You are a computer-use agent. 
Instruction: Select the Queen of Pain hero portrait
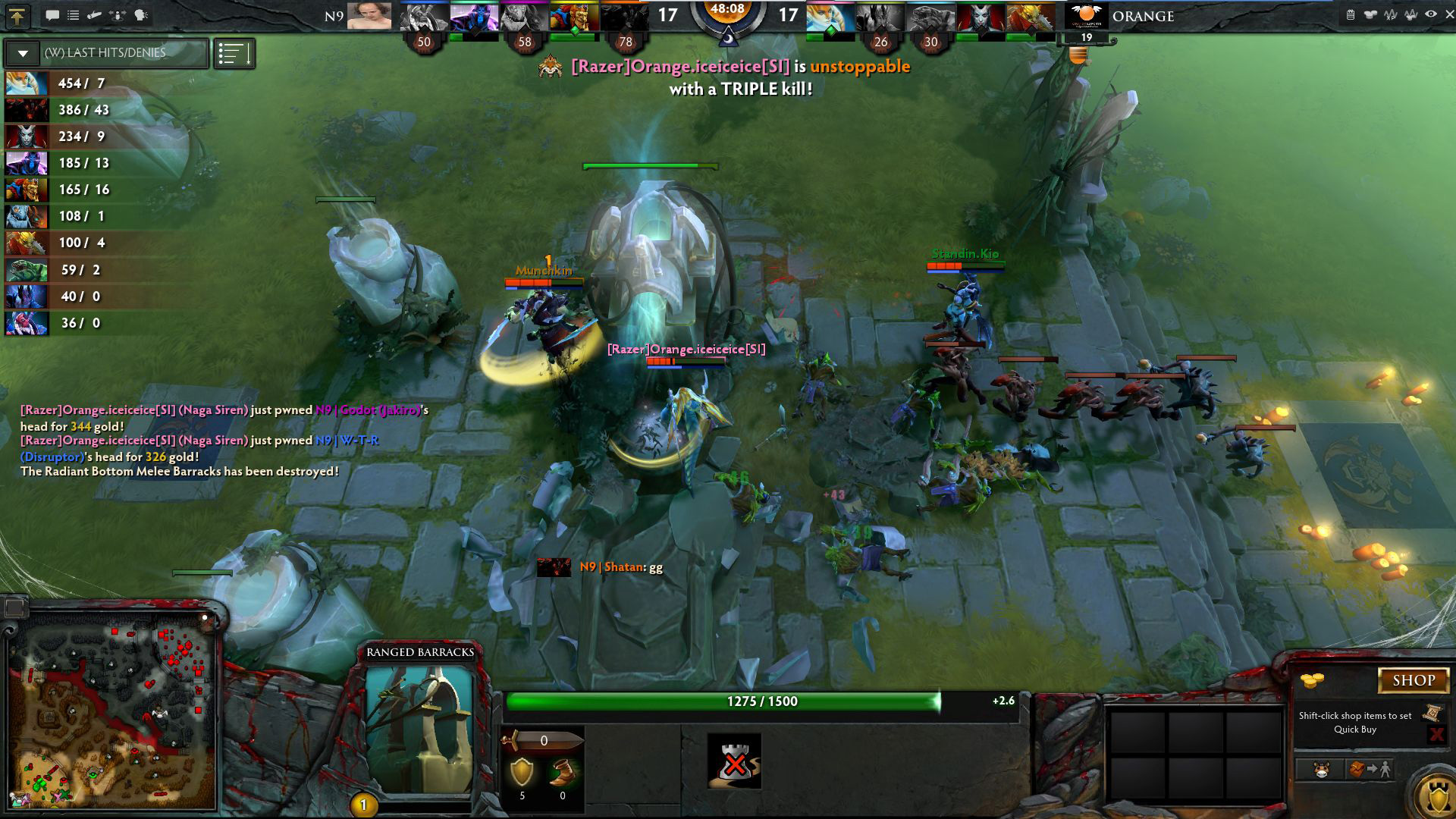980,17
